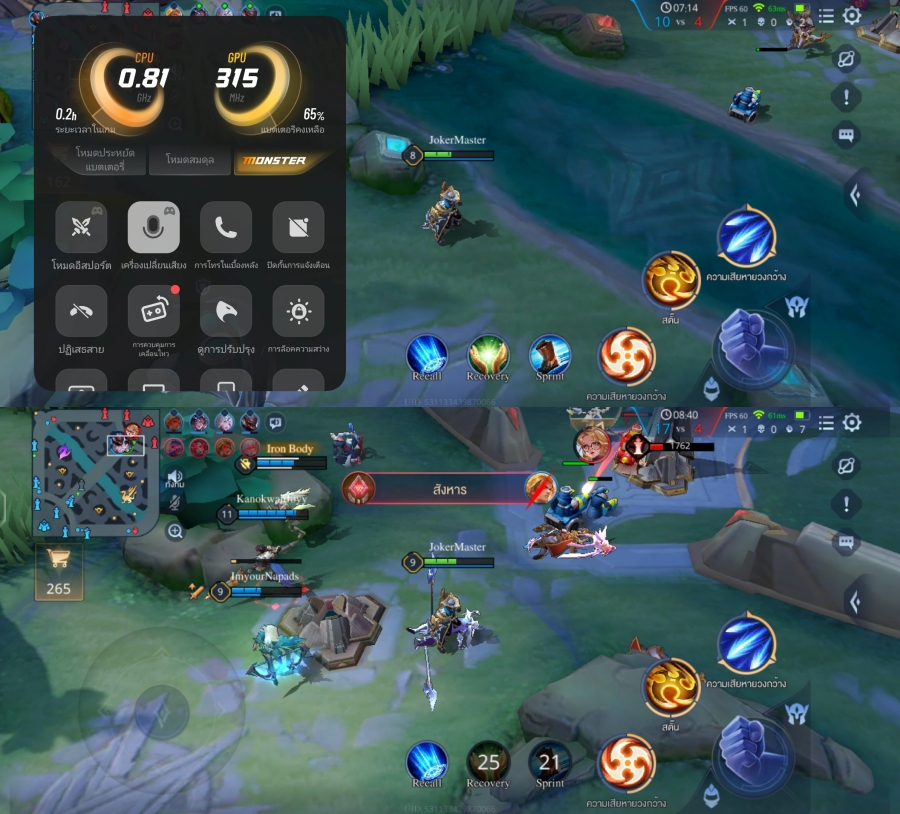Tap the eagle icon enhancement toggle
This screenshot has height=814, width=900.
pyautogui.click(x=226, y=311)
